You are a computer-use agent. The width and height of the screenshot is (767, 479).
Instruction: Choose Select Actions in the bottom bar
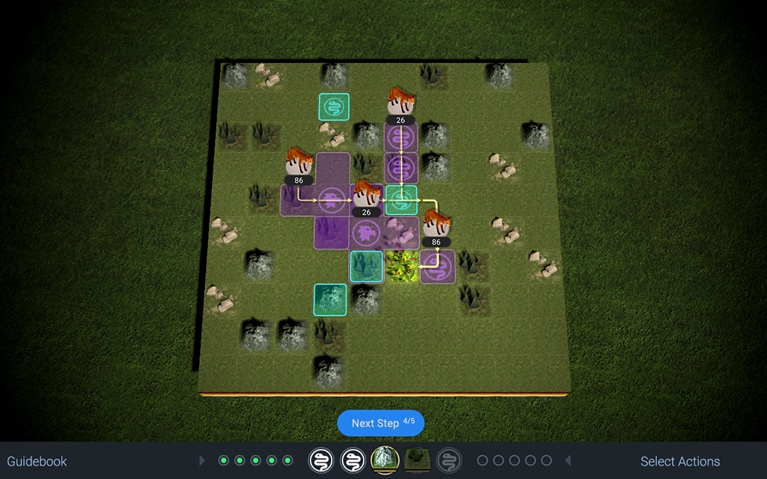coord(679,461)
